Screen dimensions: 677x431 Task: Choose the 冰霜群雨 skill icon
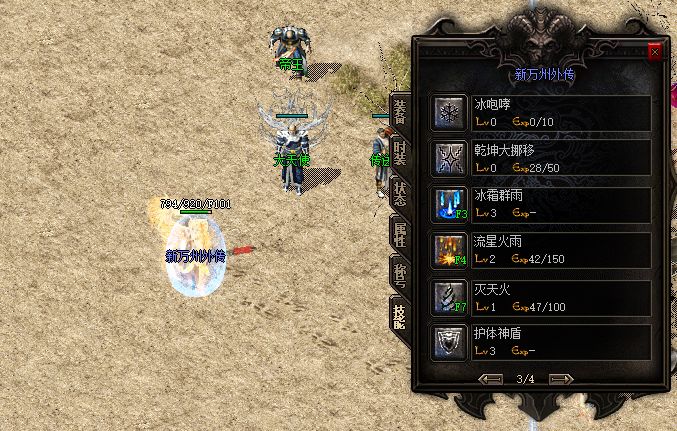(448, 203)
